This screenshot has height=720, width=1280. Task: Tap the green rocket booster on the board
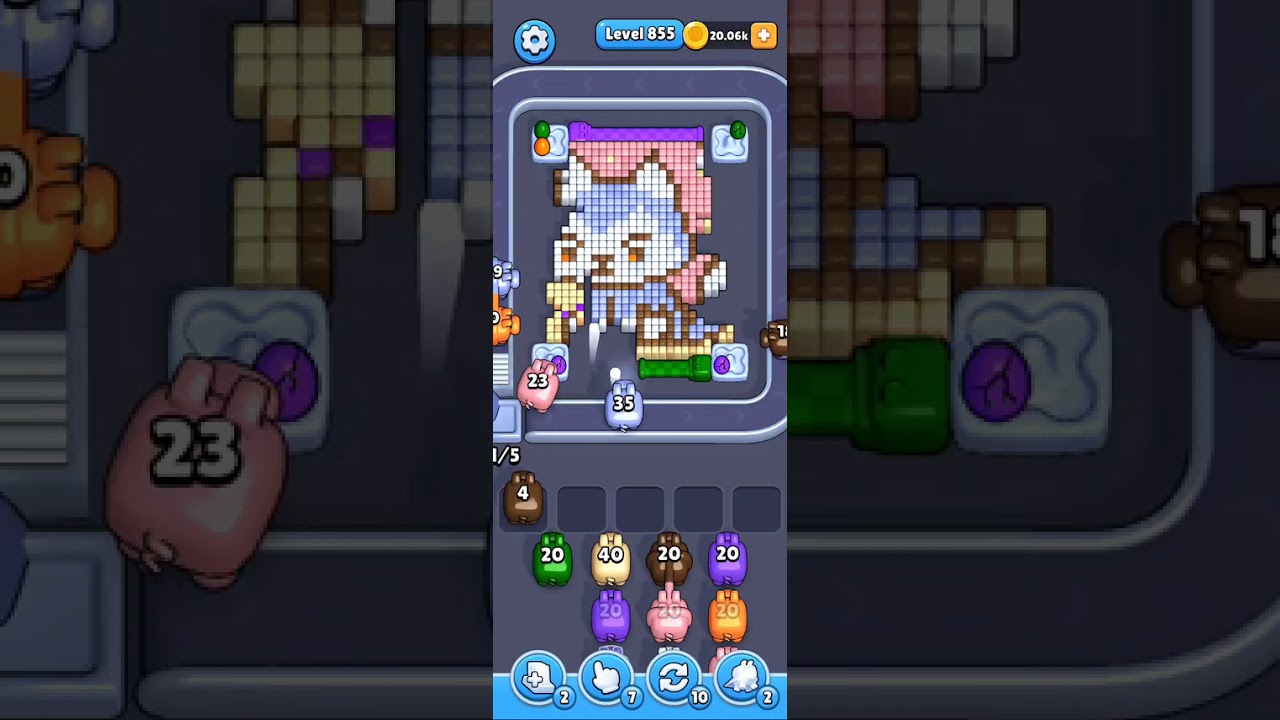(673, 369)
